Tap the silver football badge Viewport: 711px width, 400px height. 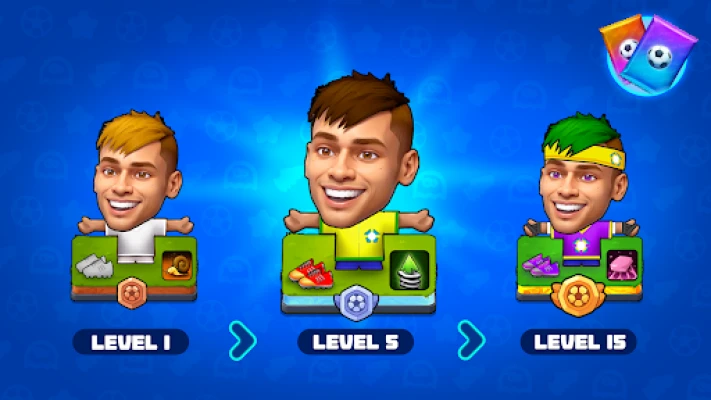tap(357, 300)
